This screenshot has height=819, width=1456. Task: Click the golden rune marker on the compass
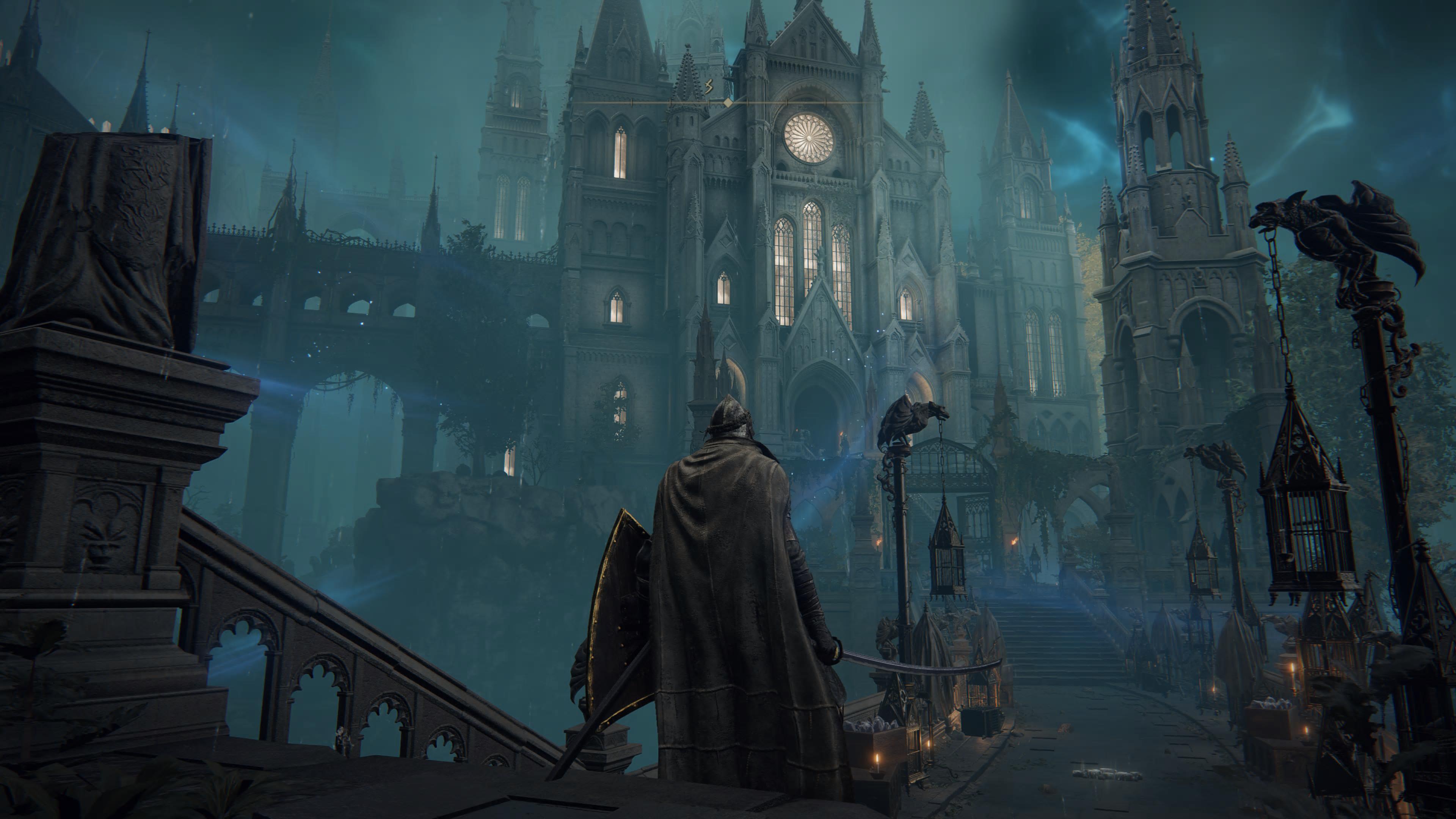[709, 87]
